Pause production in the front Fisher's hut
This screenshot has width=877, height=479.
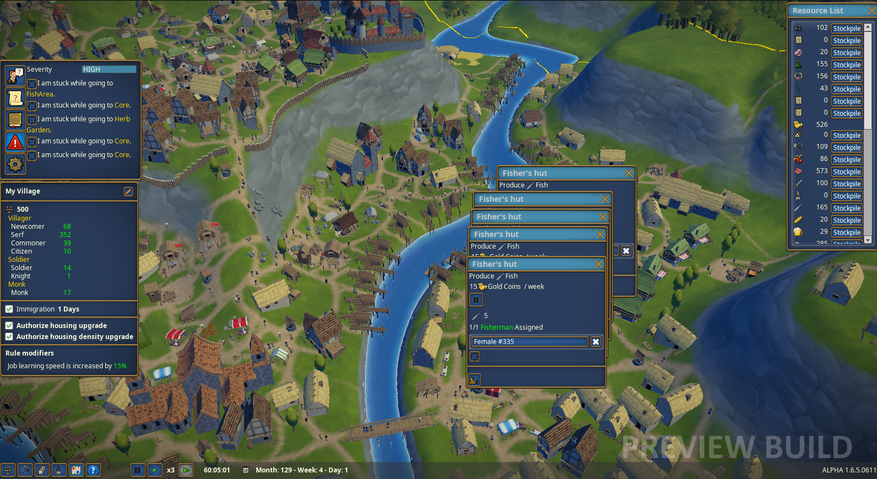(476, 300)
